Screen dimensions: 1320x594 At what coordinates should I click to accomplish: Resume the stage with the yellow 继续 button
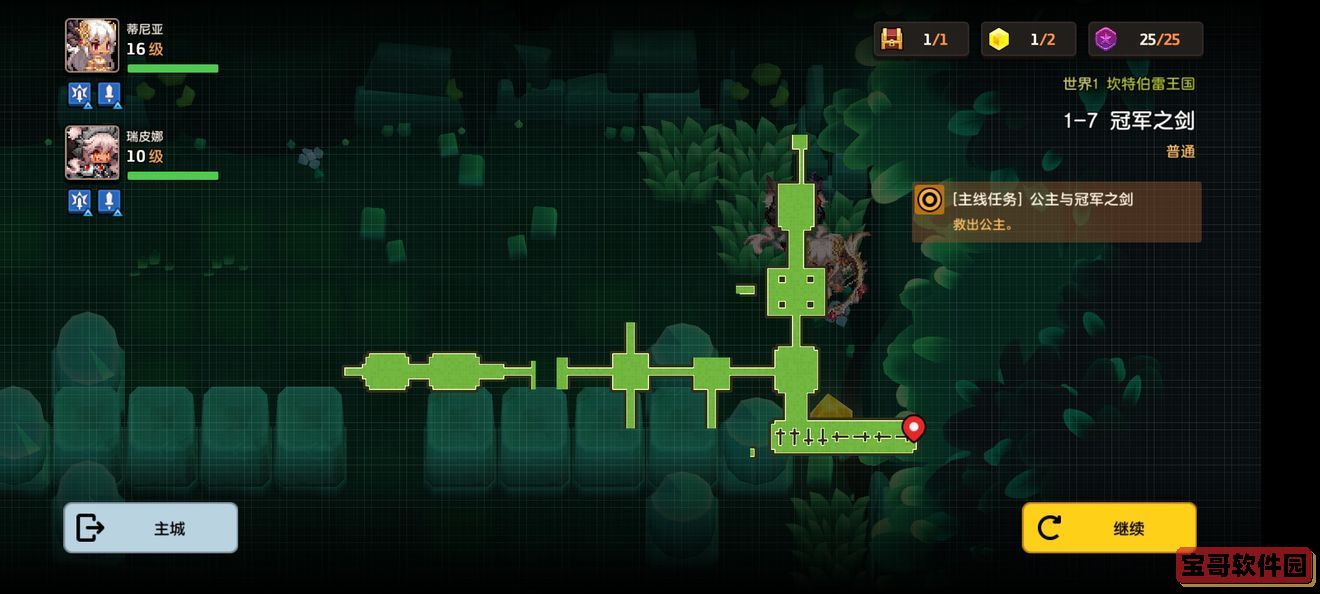click(1108, 528)
